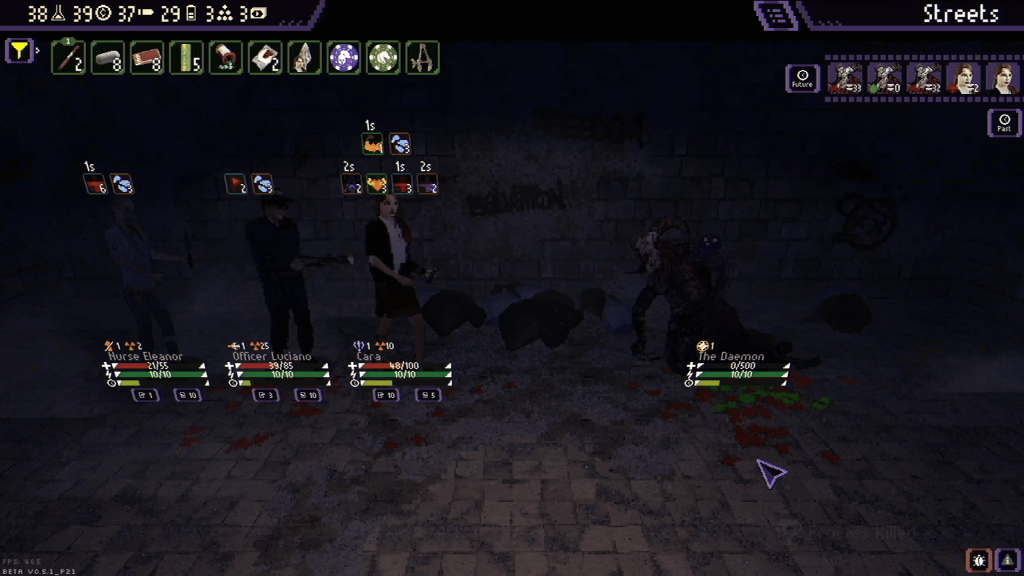The width and height of the screenshot is (1024, 576).
Task: Choose the purple poker chip
Action: (344, 58)
